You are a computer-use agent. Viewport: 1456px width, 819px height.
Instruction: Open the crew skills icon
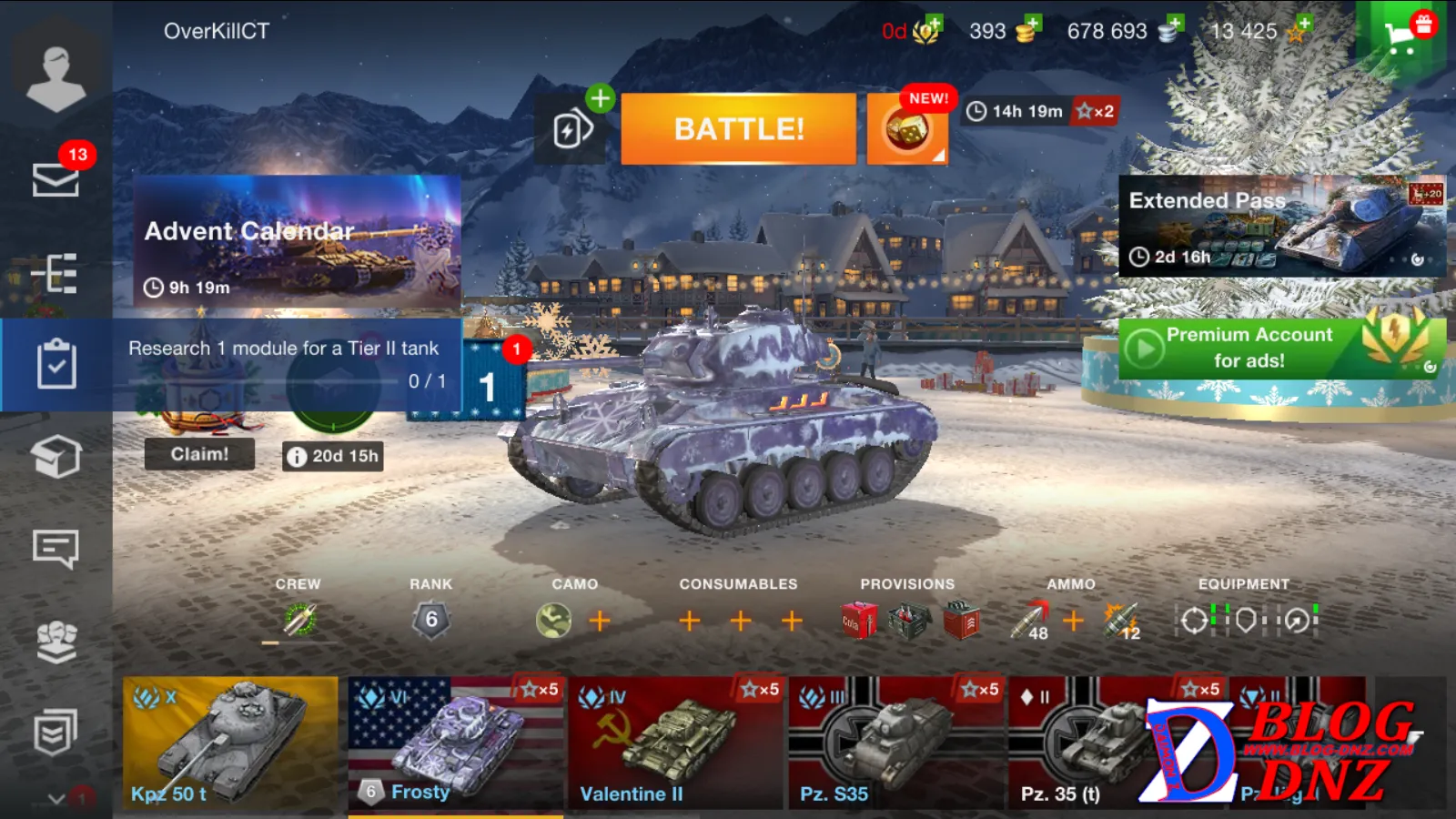pyautogui.click(x=299, y=621)
